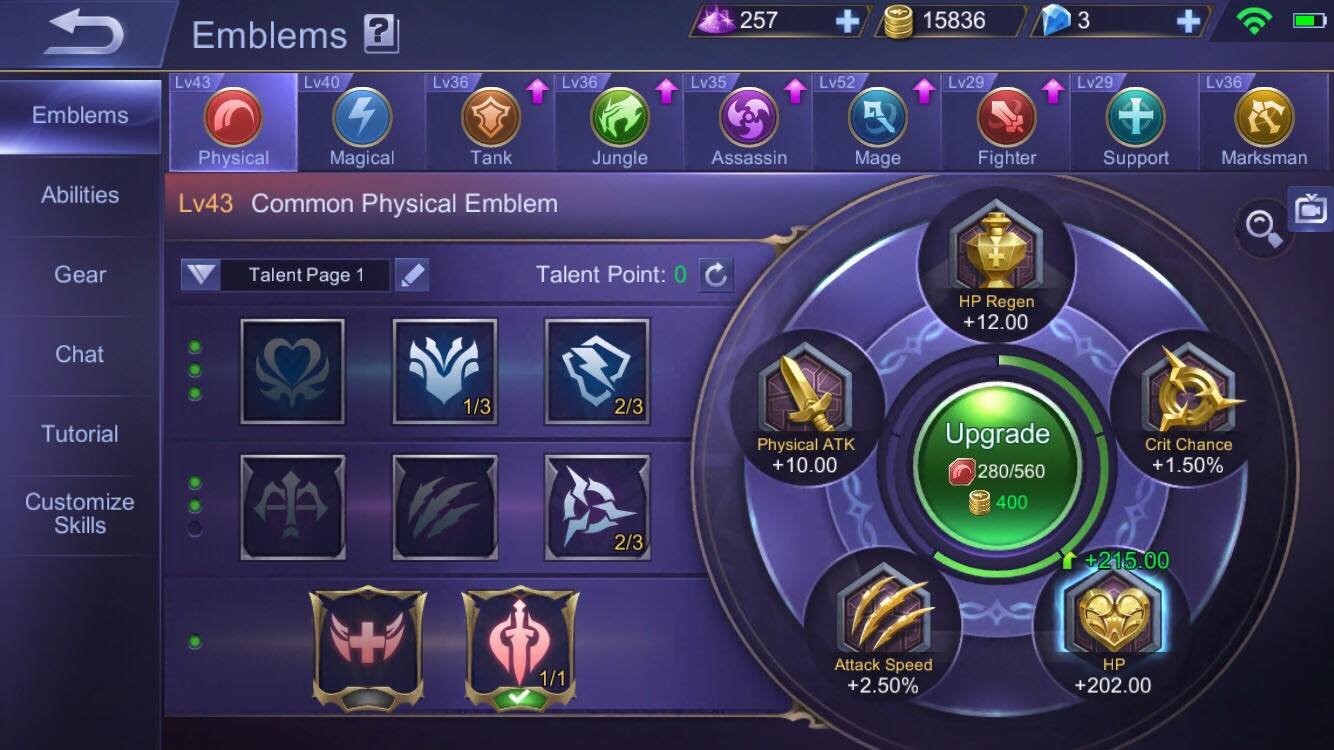Open the magnifier preview icon
Viewport: 1334px width, 750px height.
(1262, 228)
